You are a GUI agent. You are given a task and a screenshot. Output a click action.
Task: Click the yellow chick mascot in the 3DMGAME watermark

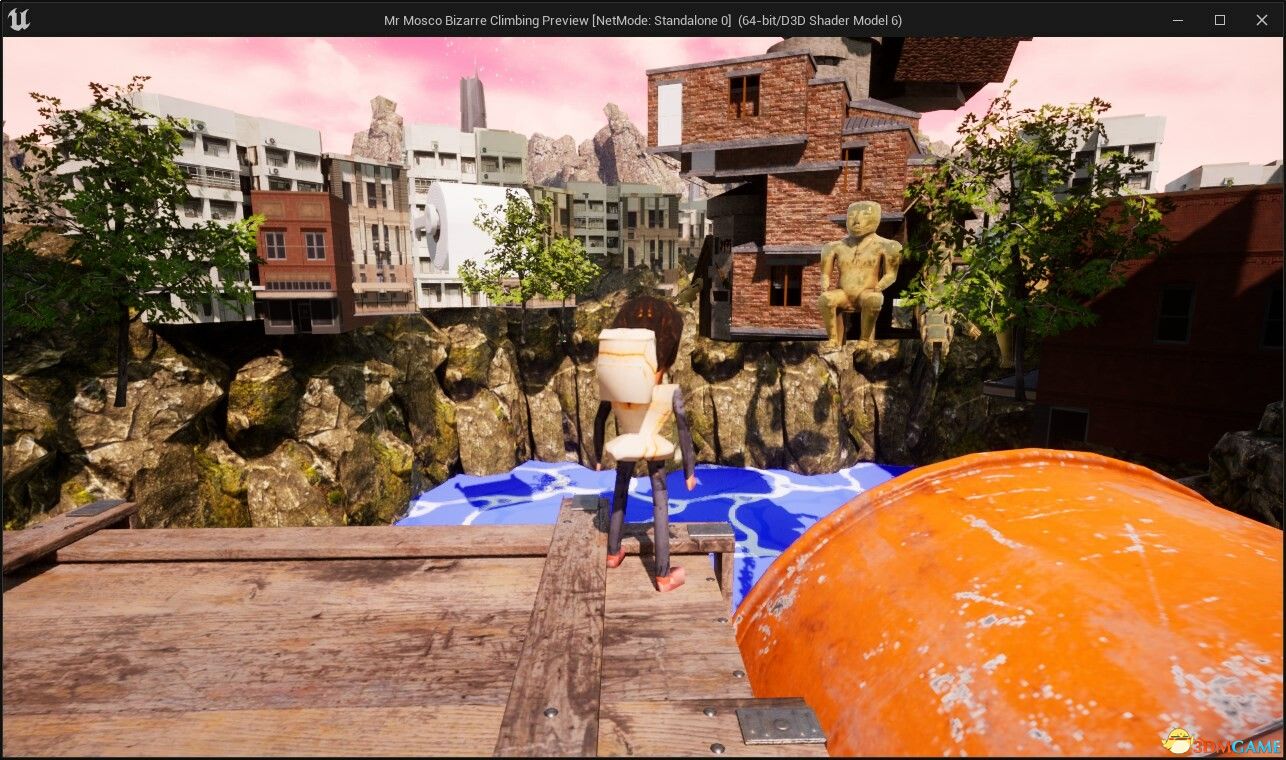(1178, 740)
